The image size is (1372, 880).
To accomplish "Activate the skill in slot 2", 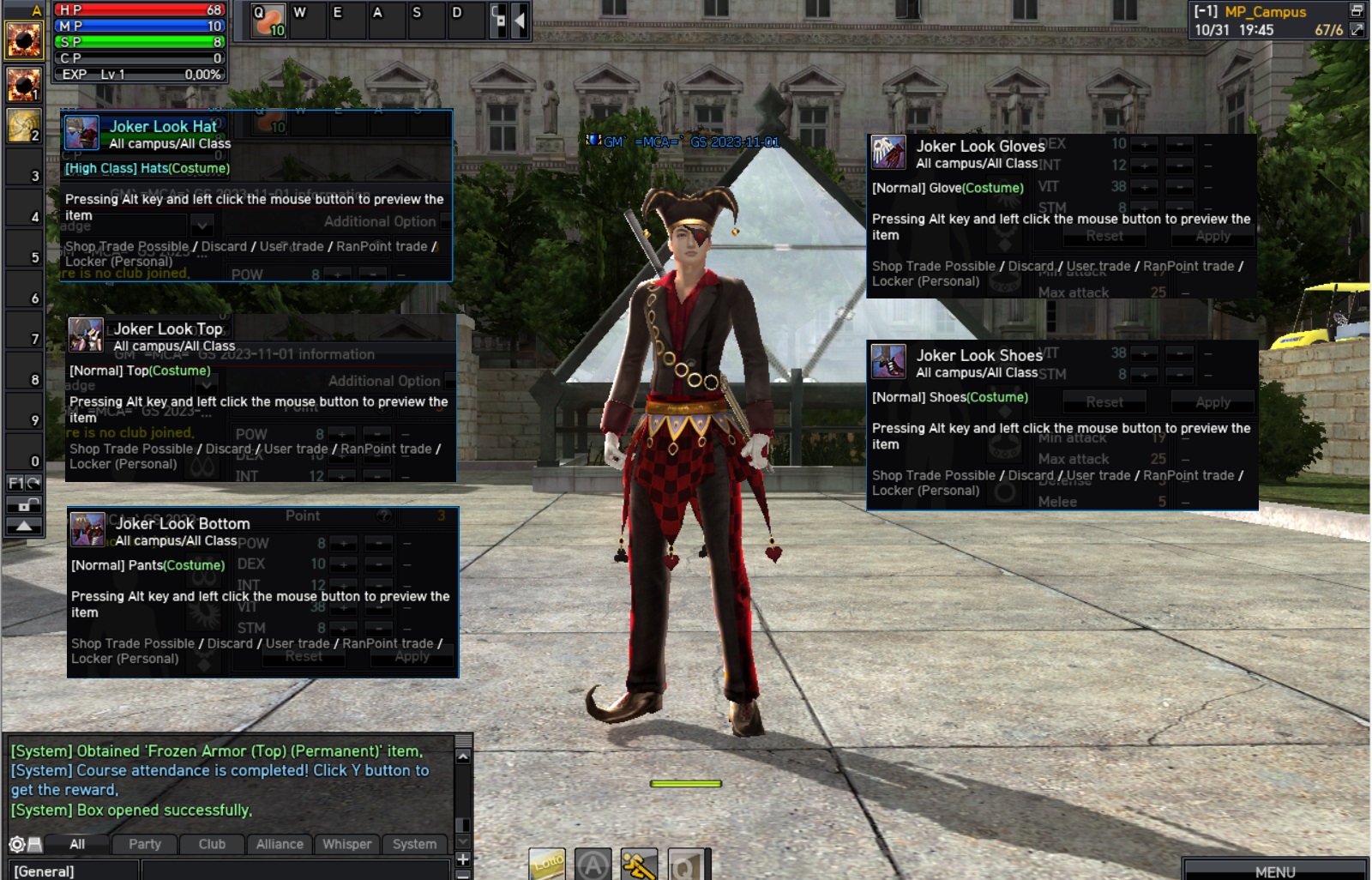I will pos(24,126).
